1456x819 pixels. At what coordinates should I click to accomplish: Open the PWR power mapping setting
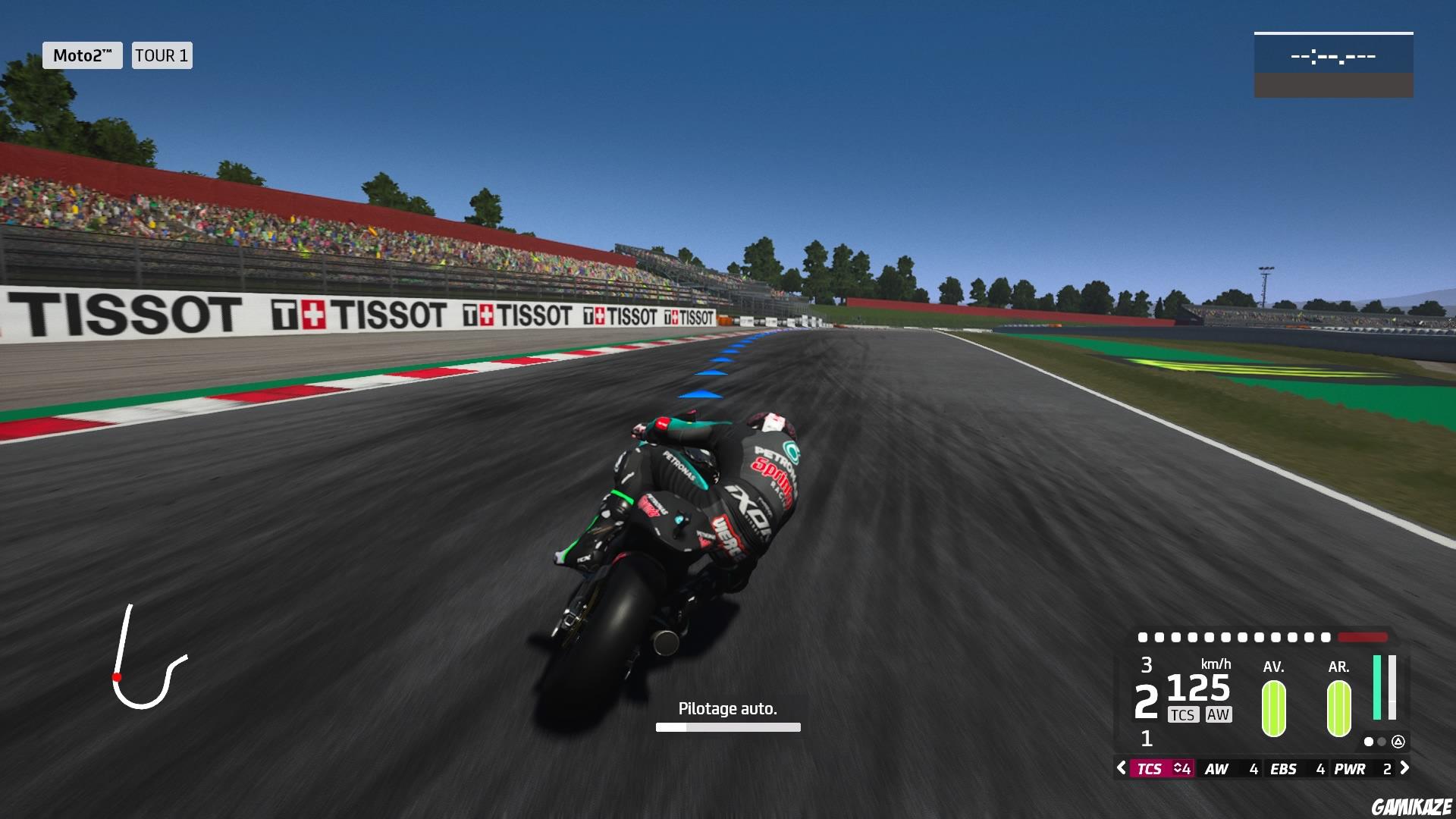[x=1350, y=769]
